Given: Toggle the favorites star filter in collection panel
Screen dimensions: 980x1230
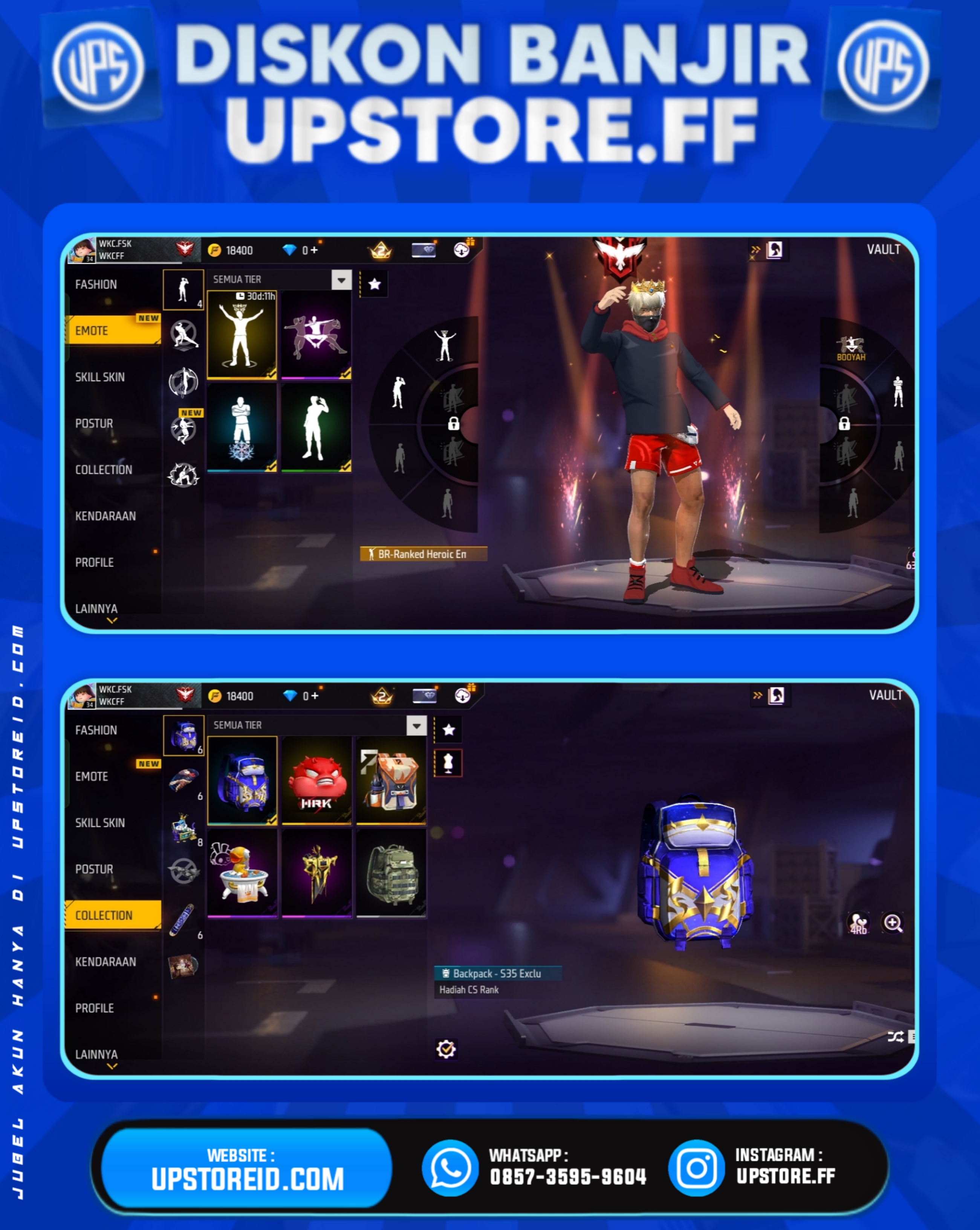Looking at the screenshot, I should click(x=449, y=730).
